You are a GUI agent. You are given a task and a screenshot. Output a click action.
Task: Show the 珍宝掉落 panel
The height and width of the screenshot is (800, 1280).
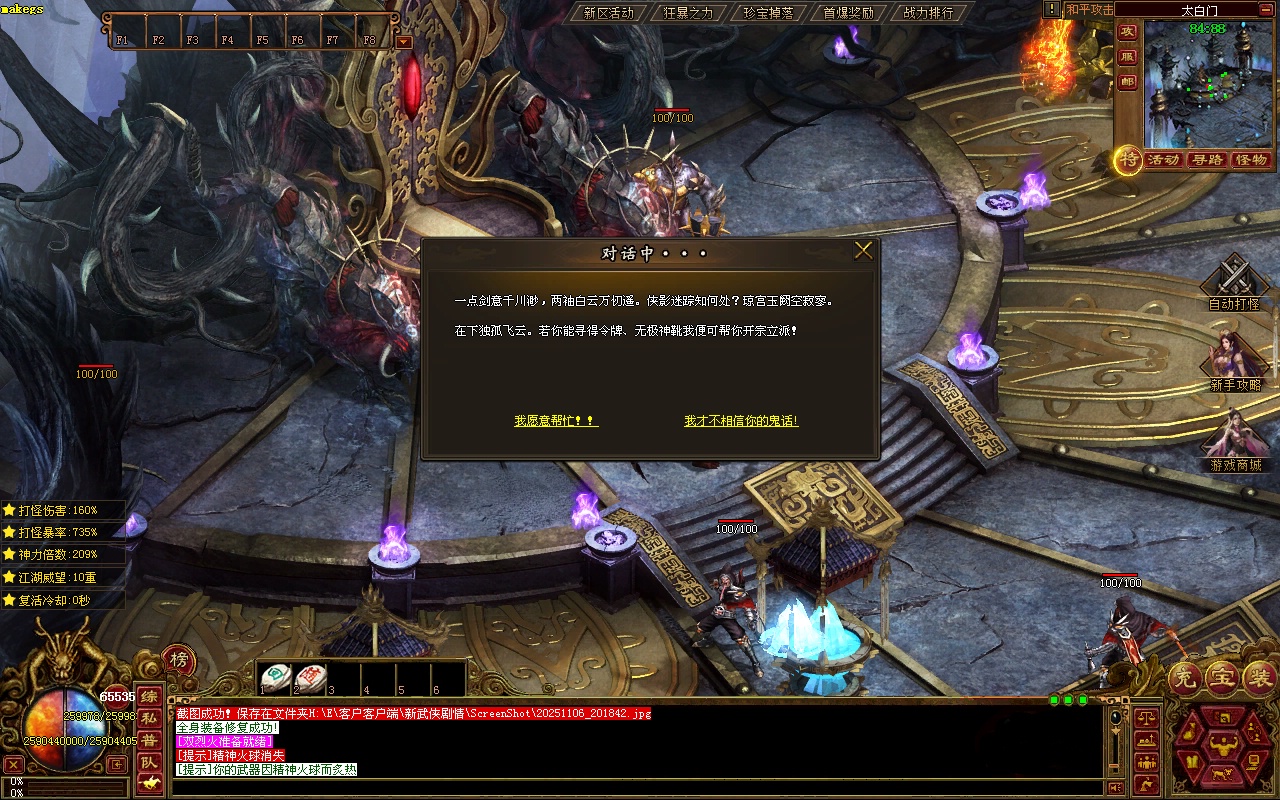click(768, 13)
